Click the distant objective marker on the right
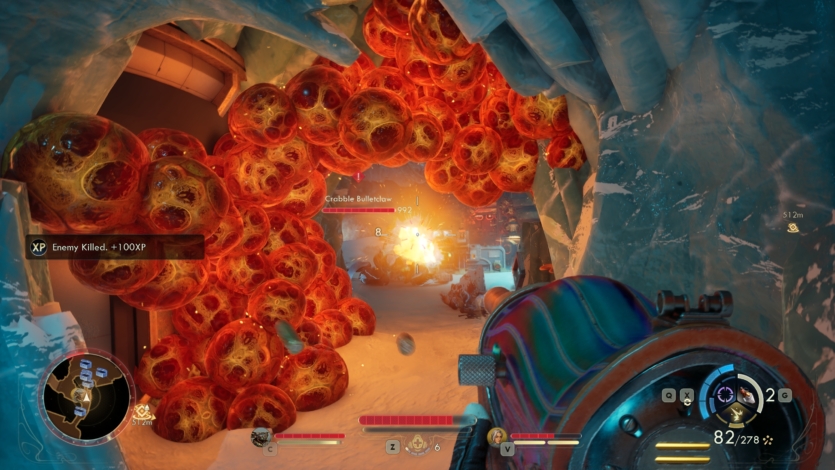The width and height of the screenshot is (835, 470). click(x=792, y=227)
